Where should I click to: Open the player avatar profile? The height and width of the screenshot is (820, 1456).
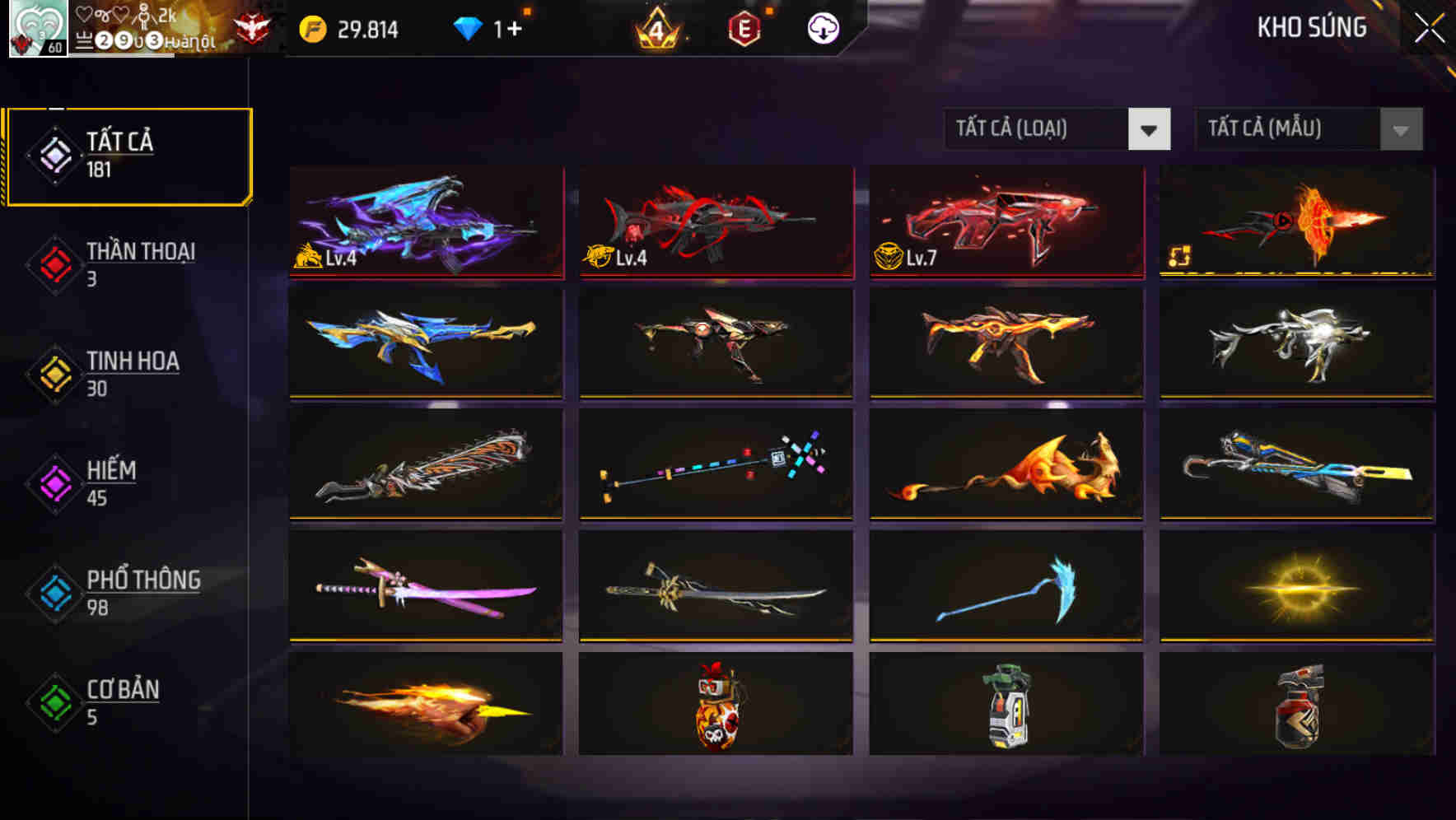pyautogui.click(x=36, y=29)
